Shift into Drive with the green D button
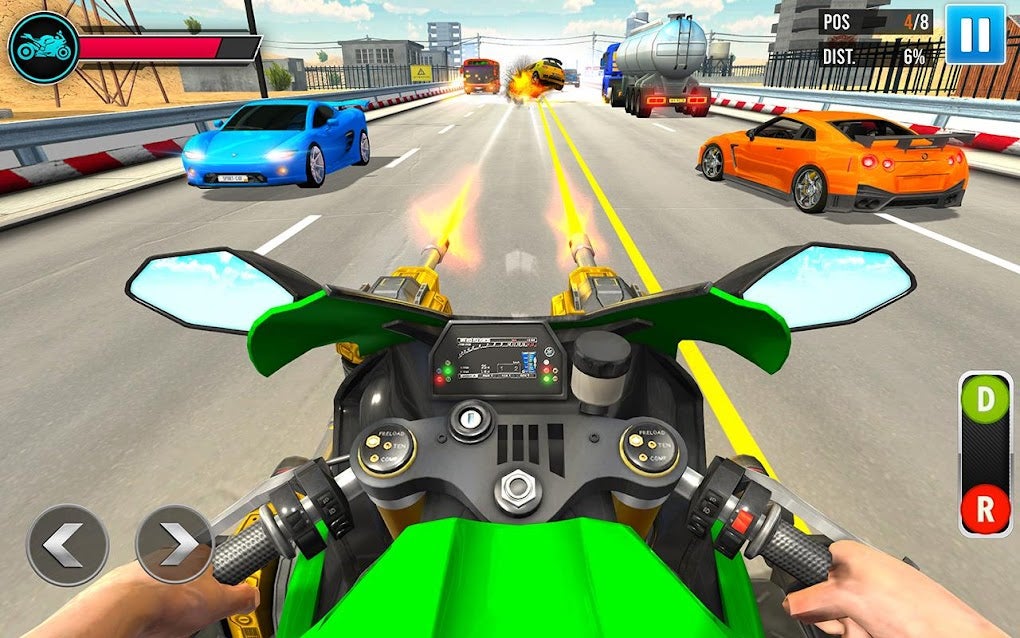 [985, 400]
